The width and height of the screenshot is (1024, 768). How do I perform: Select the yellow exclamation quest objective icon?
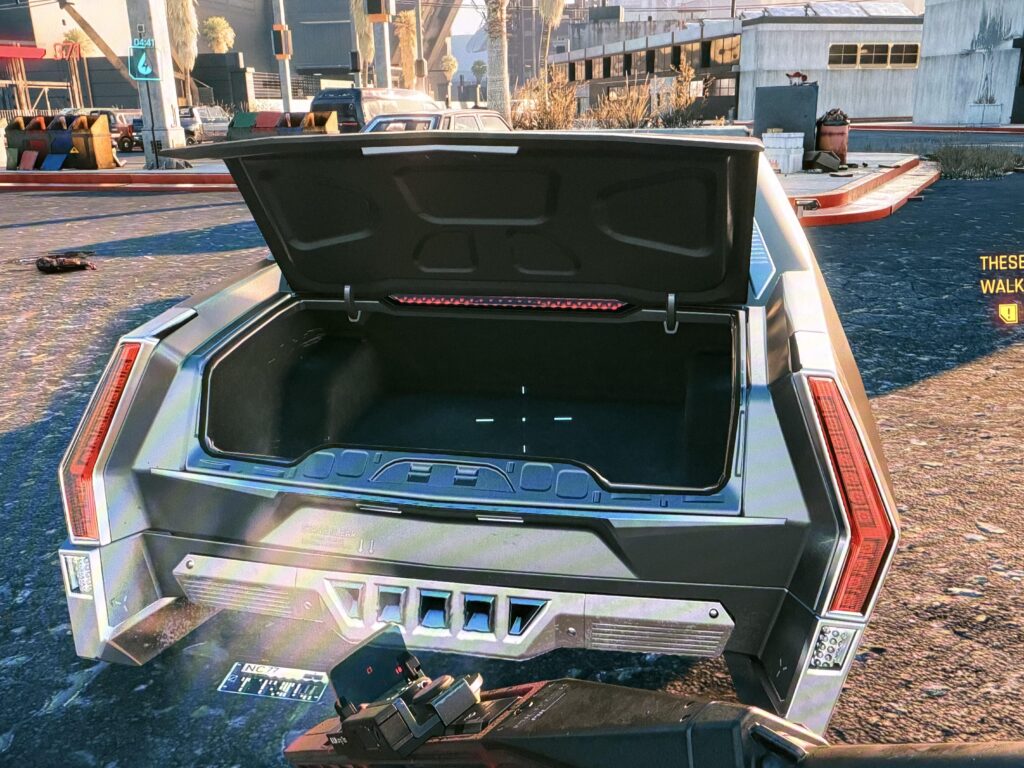1007,313
